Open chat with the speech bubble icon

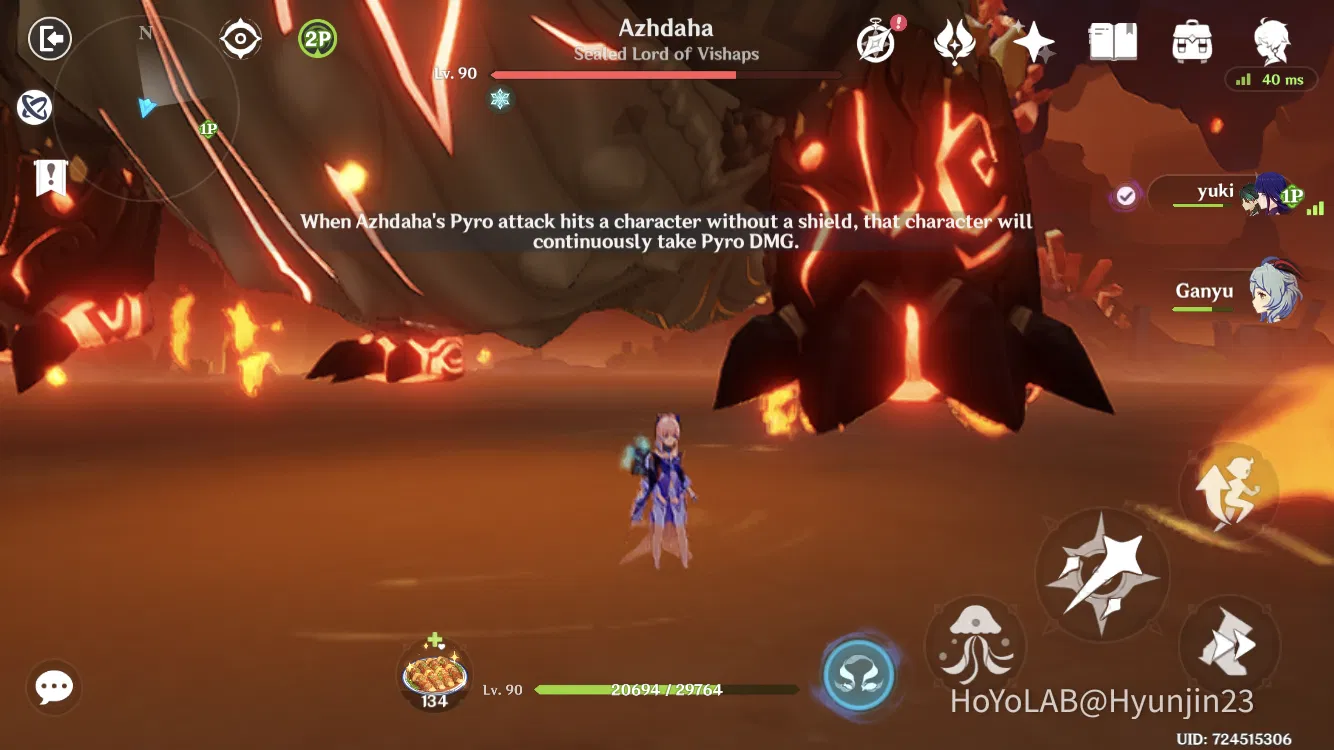point(52,687)
